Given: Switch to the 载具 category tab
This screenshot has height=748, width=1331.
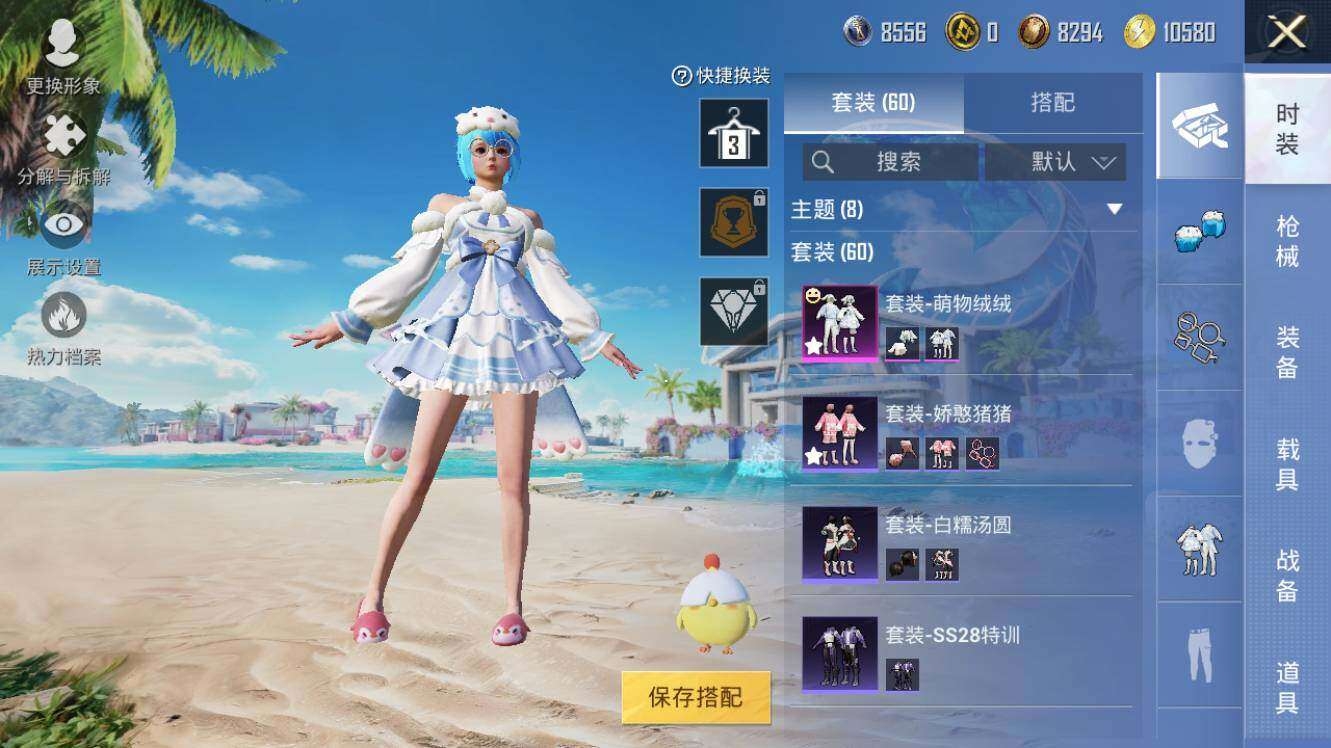Looking at the screenshot, I should [1287, 464].
